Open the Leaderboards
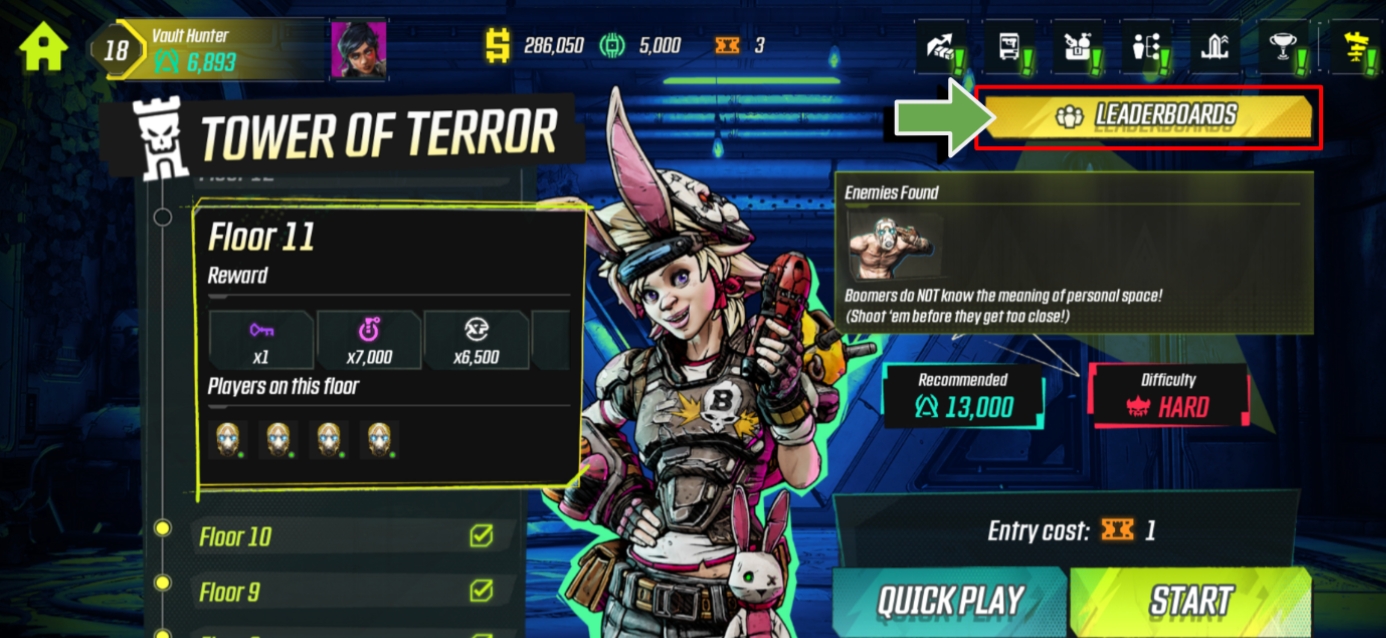Viewport: 1386px width, 638px height. (x=1149, y=117)
